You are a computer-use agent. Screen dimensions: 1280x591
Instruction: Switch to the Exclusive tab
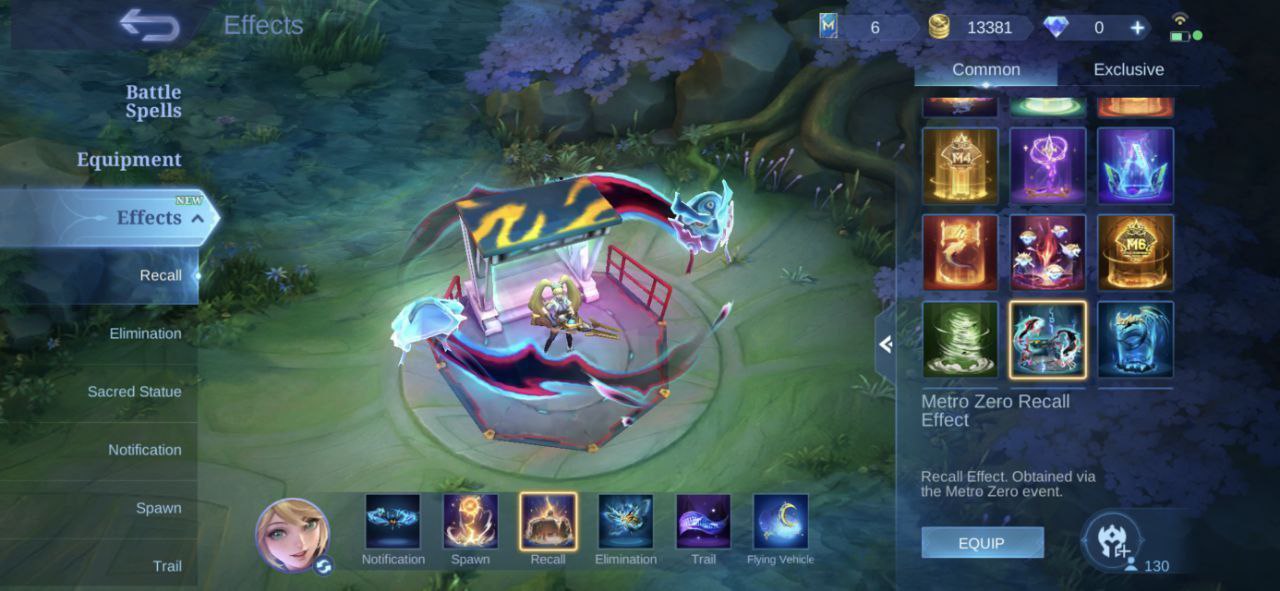pos(1128,70)
